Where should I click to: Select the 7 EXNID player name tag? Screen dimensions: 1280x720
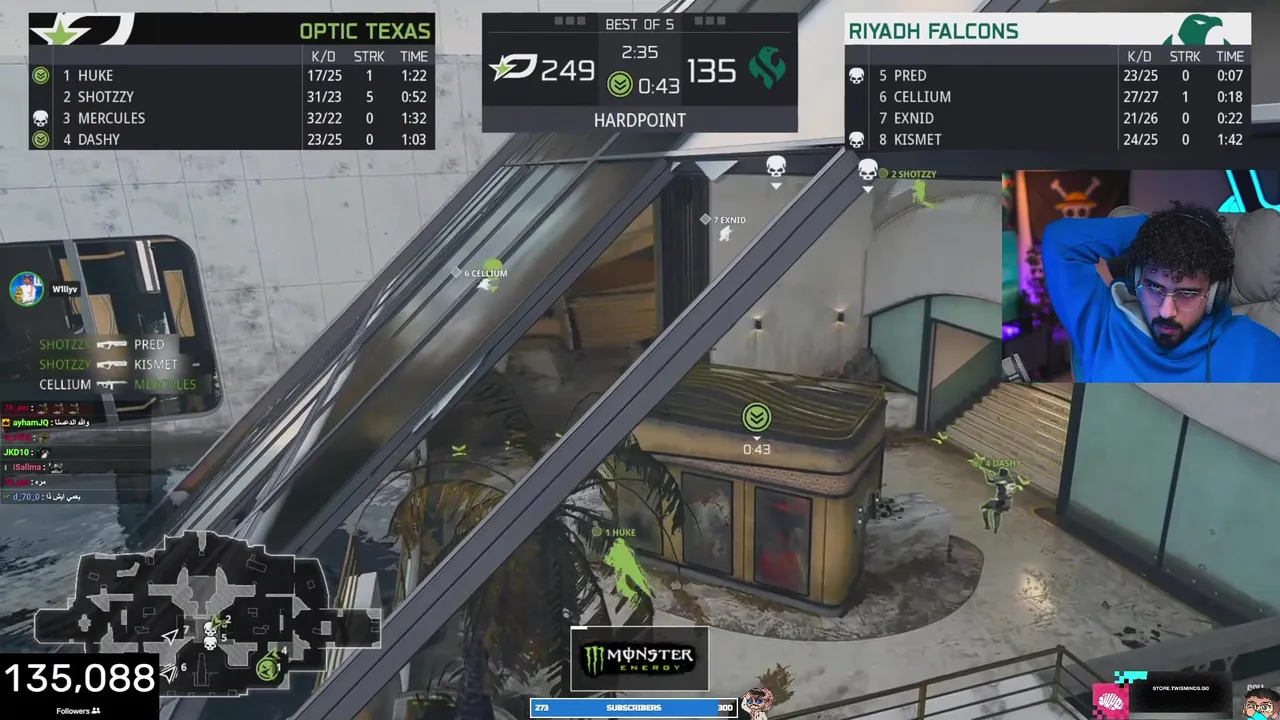pyautogui.click(x=728, y=220)
